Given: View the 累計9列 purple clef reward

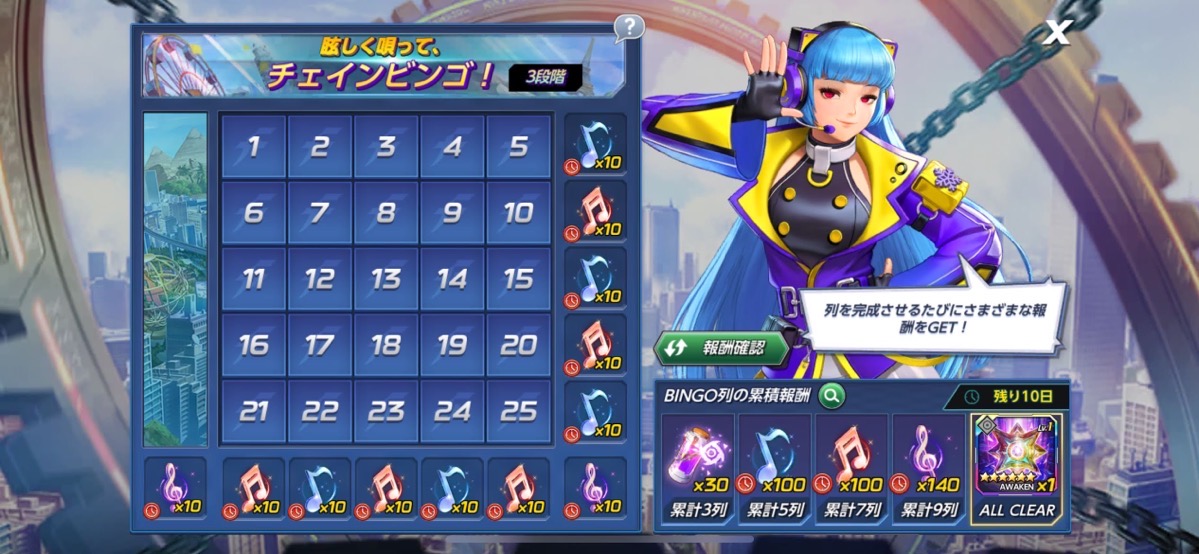Looking at the screenshot, I should coord(928,468).
